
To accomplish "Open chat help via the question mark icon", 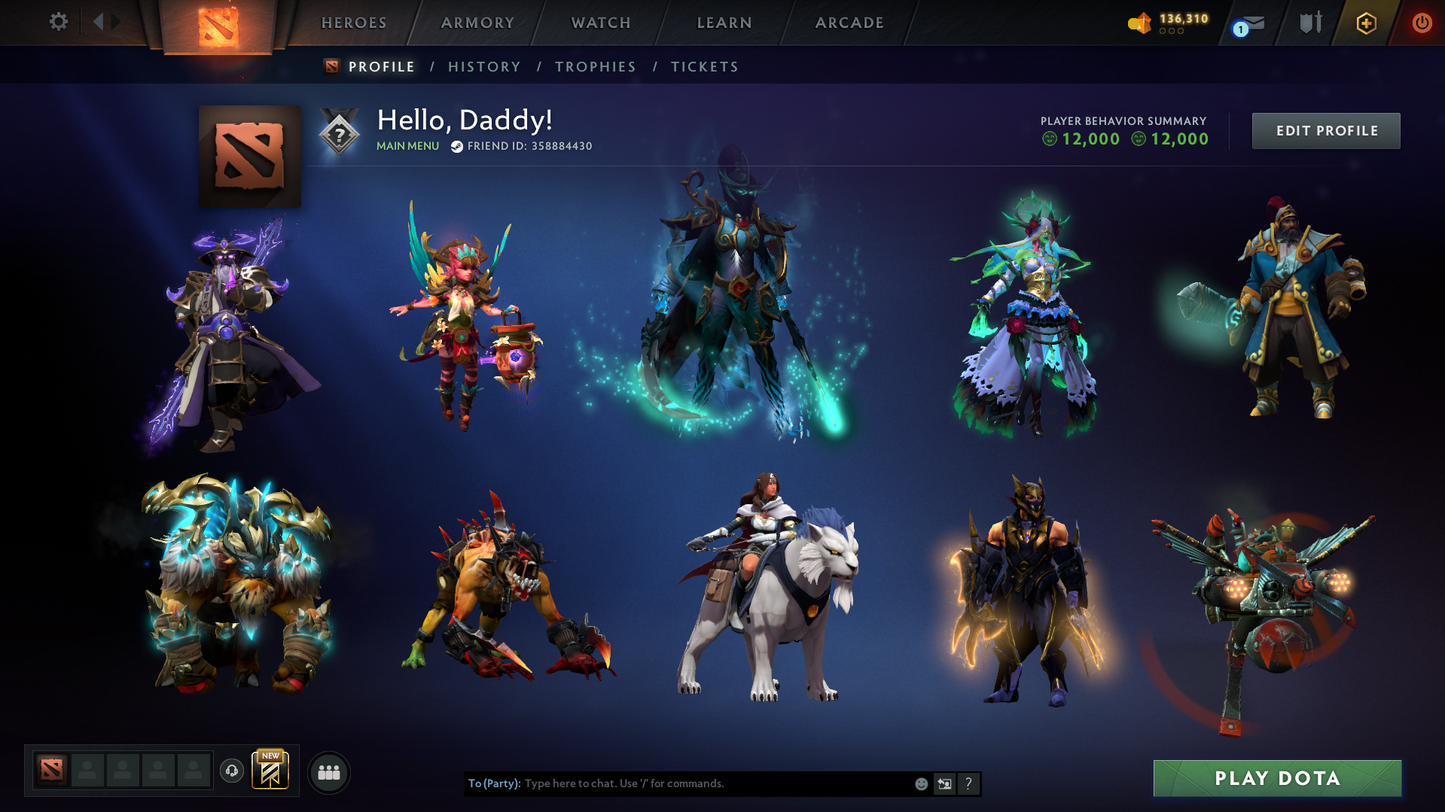I will [x=968, y=784].
